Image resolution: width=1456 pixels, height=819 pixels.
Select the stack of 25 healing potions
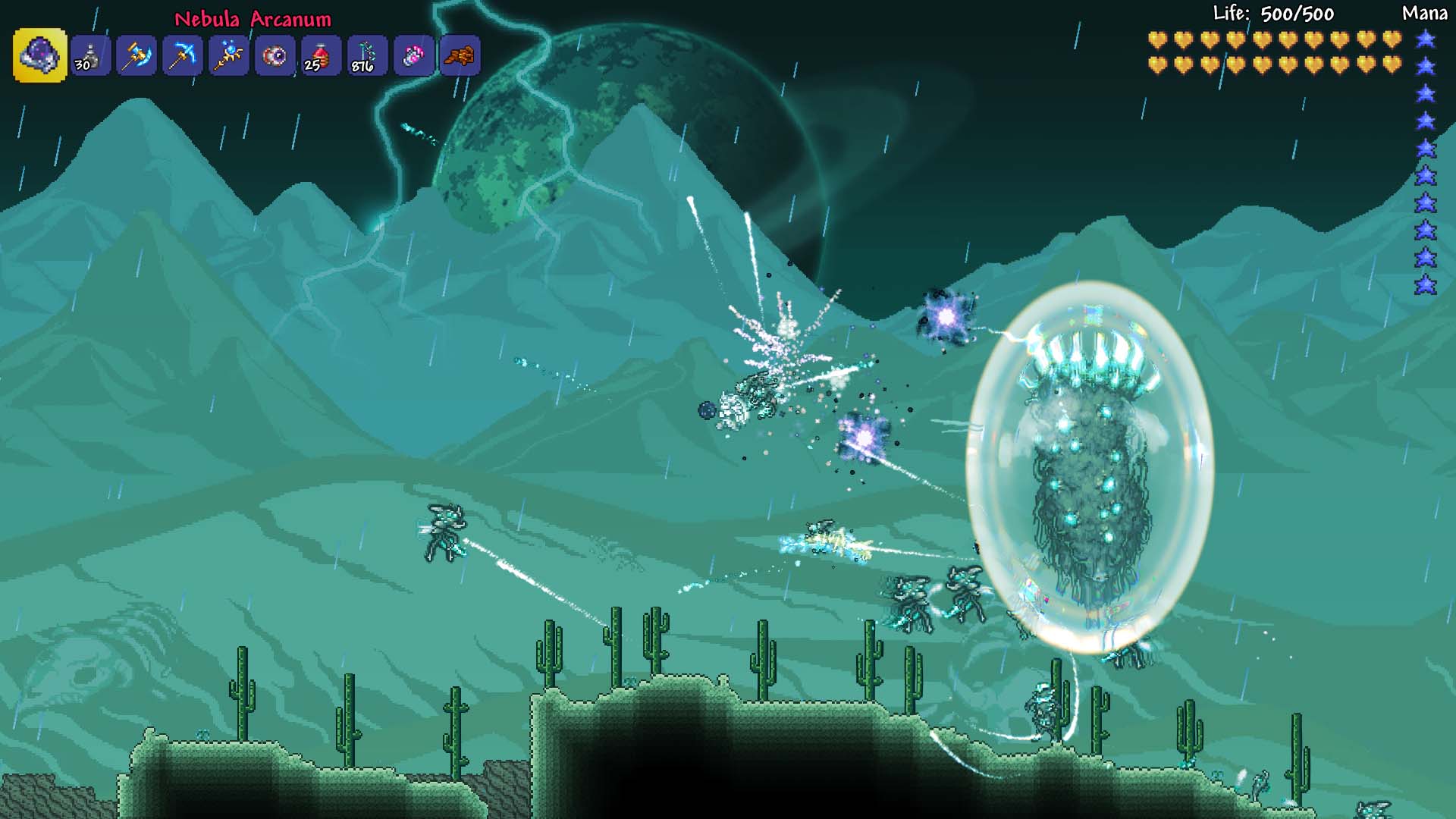322,55
